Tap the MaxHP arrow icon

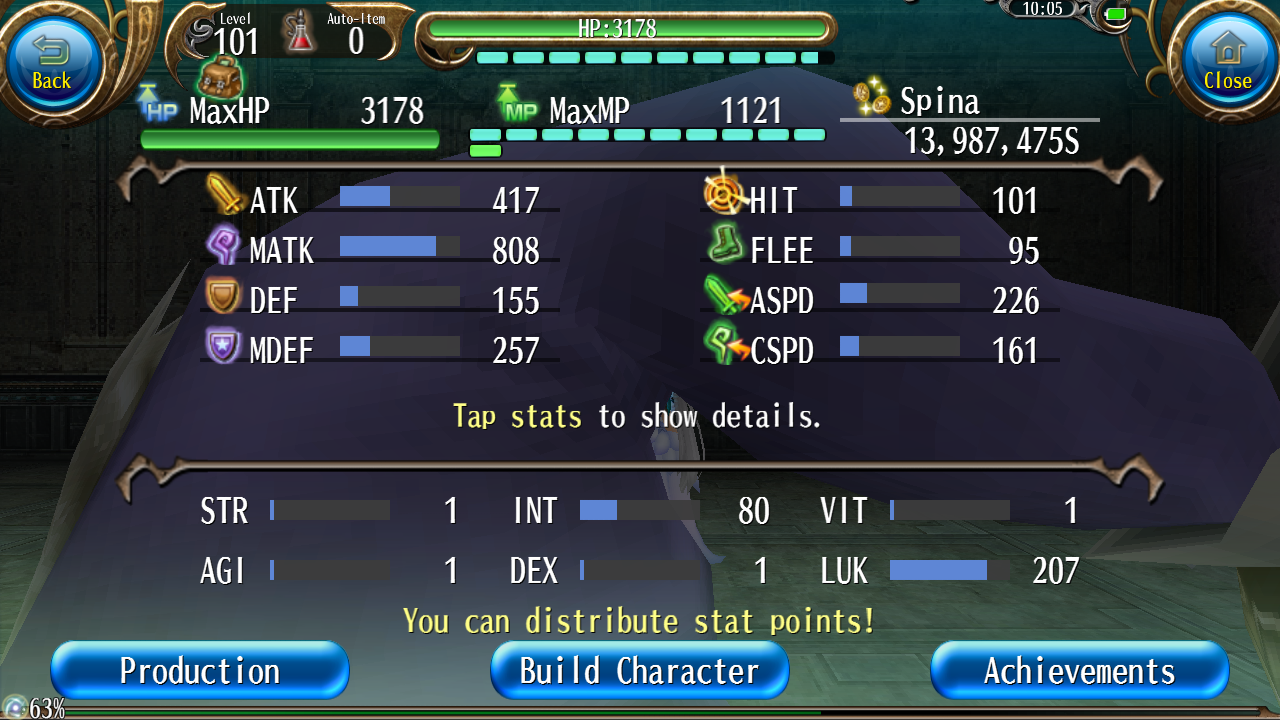[149, 100]
